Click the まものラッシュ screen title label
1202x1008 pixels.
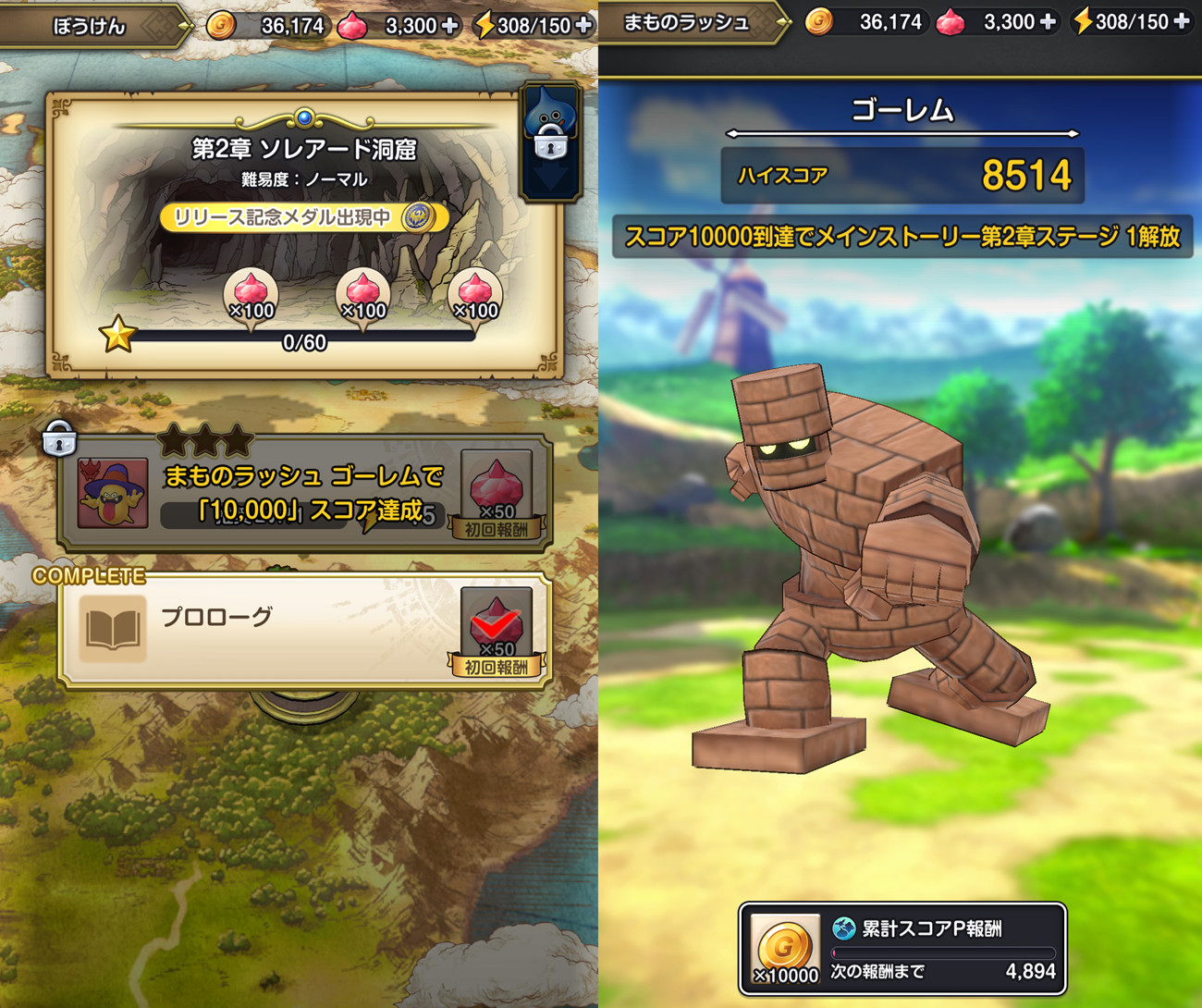coord(686,23)
